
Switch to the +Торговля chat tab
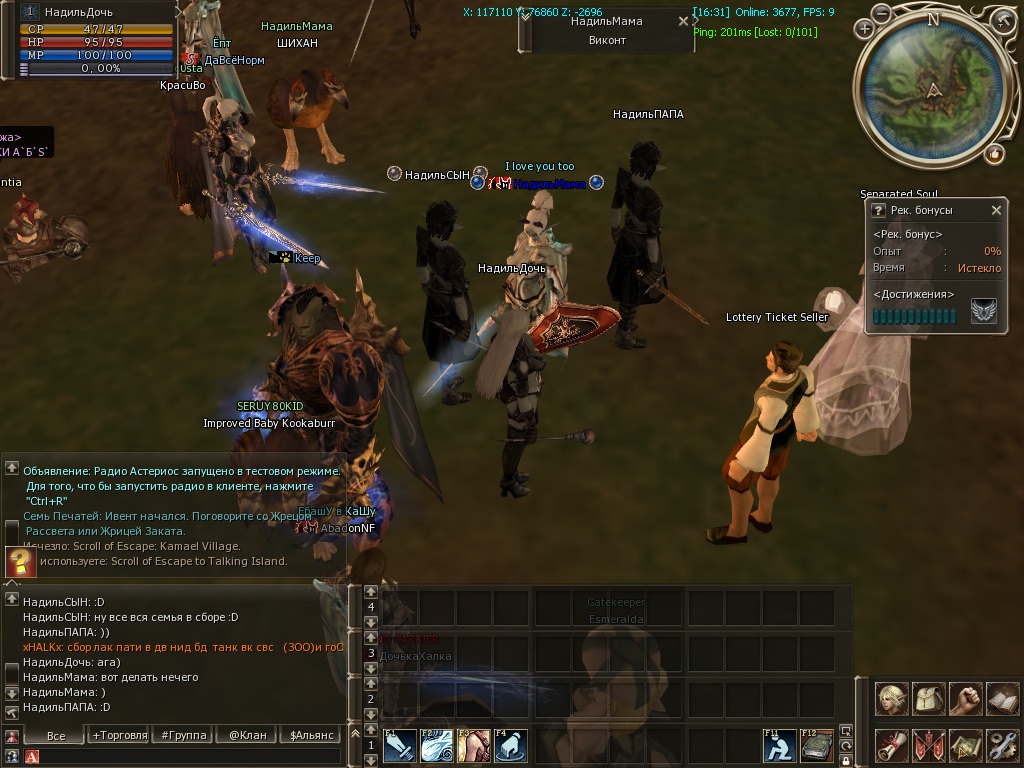[x=119, y=735]
